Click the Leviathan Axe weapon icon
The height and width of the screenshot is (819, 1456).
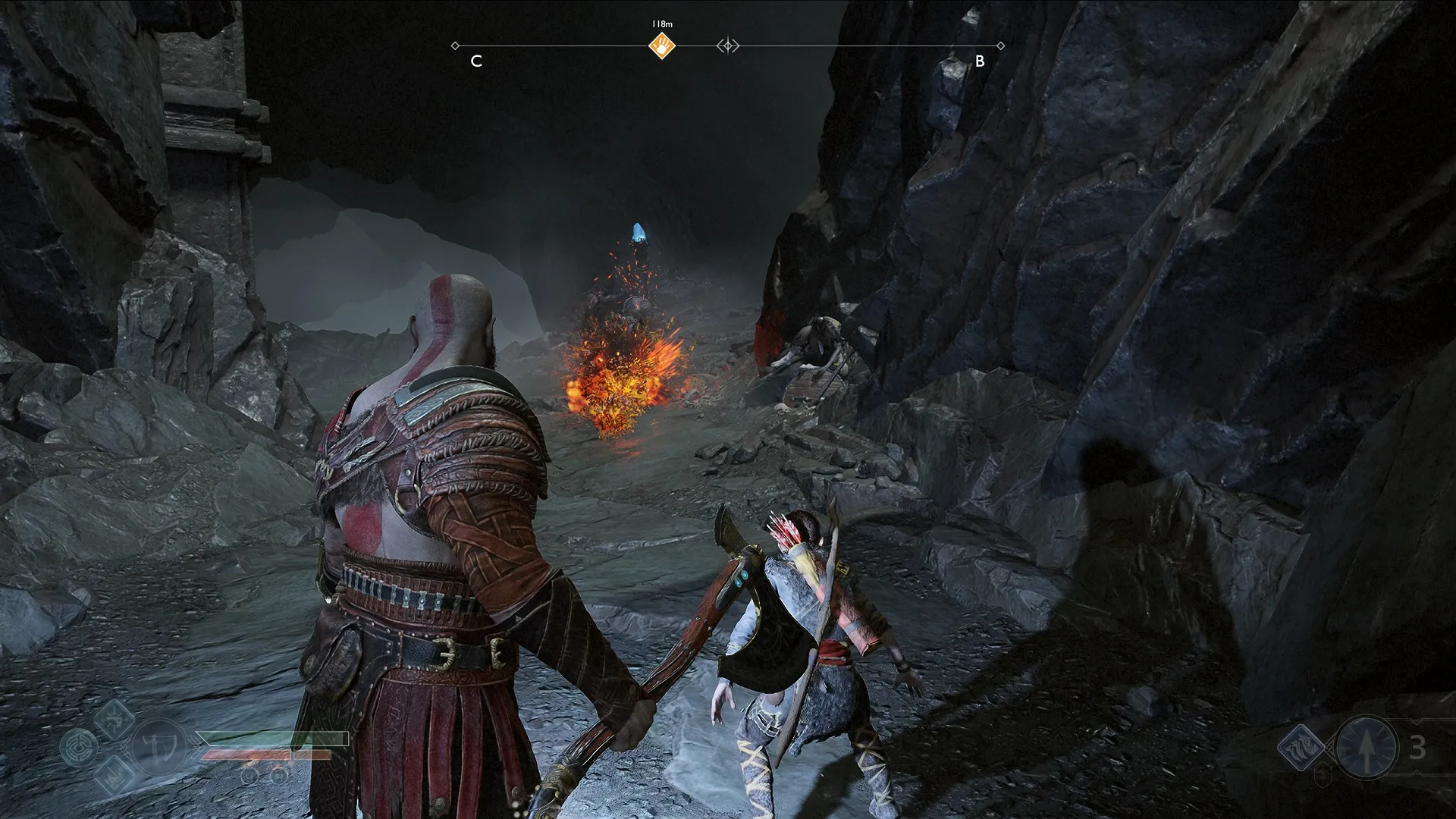click(x=160, y=747)
